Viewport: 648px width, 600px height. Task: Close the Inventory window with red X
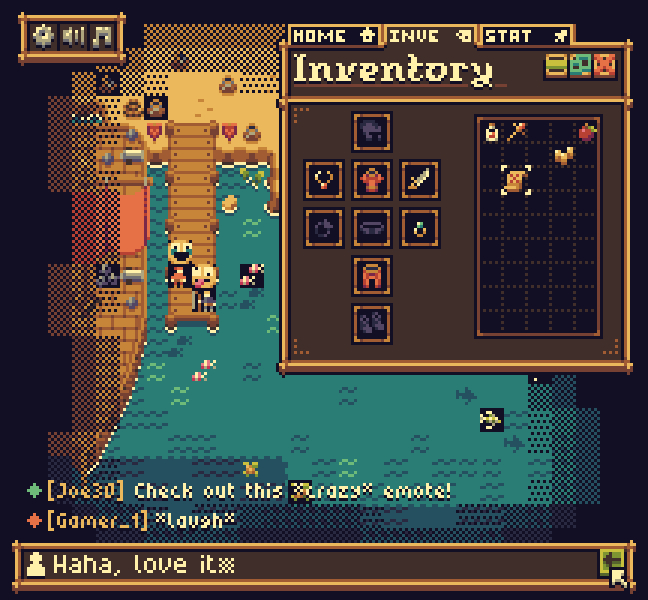[x=605, y=67]
